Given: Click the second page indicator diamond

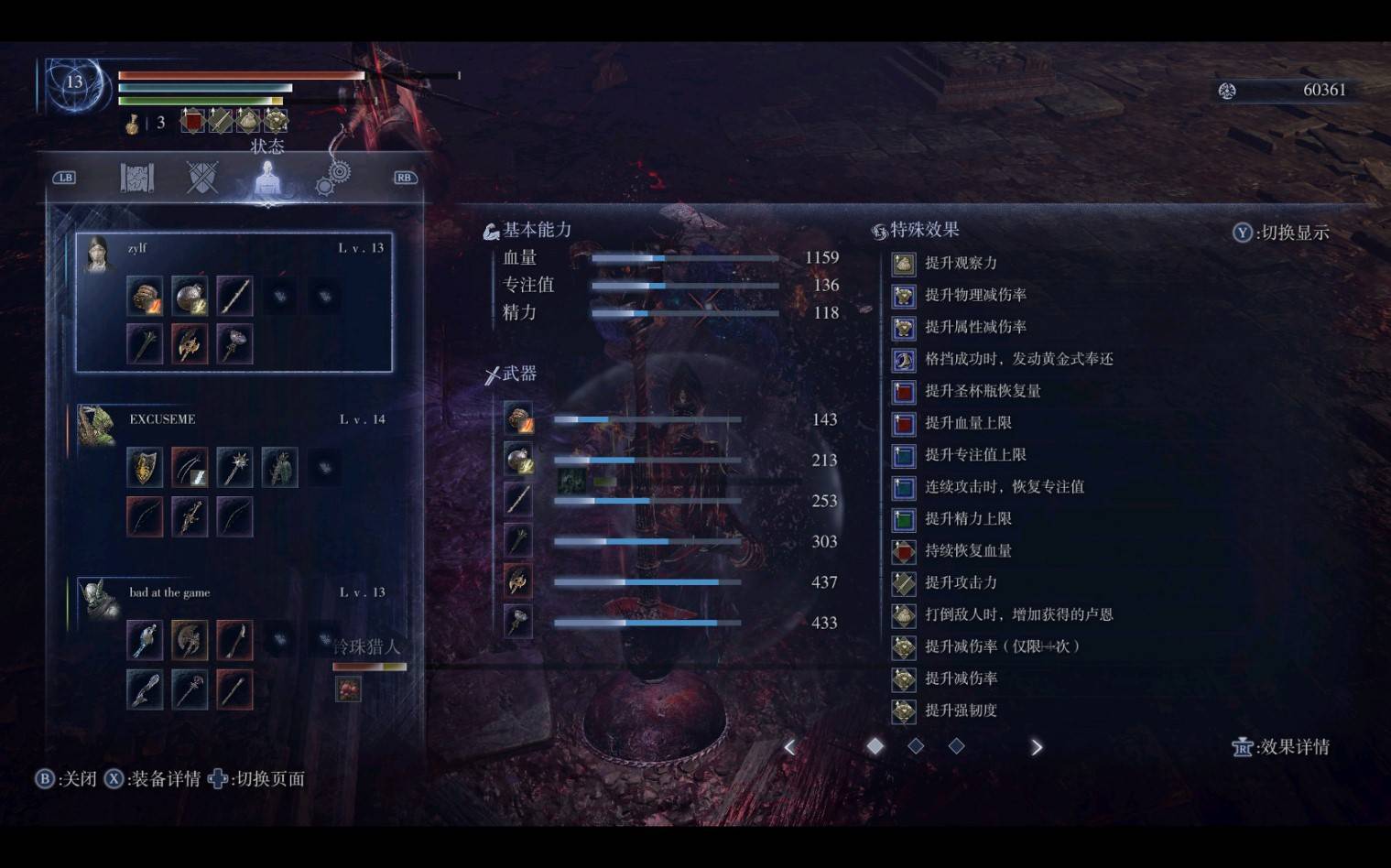Looking at the screenshot, I should 916,746.
